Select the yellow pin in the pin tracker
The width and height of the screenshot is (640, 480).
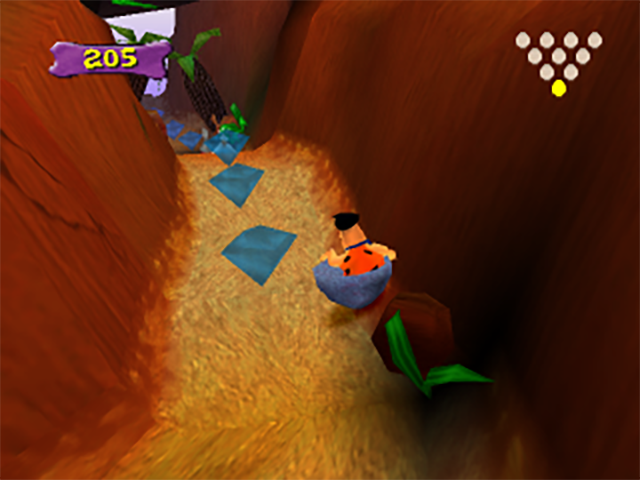tap(558, 88)
